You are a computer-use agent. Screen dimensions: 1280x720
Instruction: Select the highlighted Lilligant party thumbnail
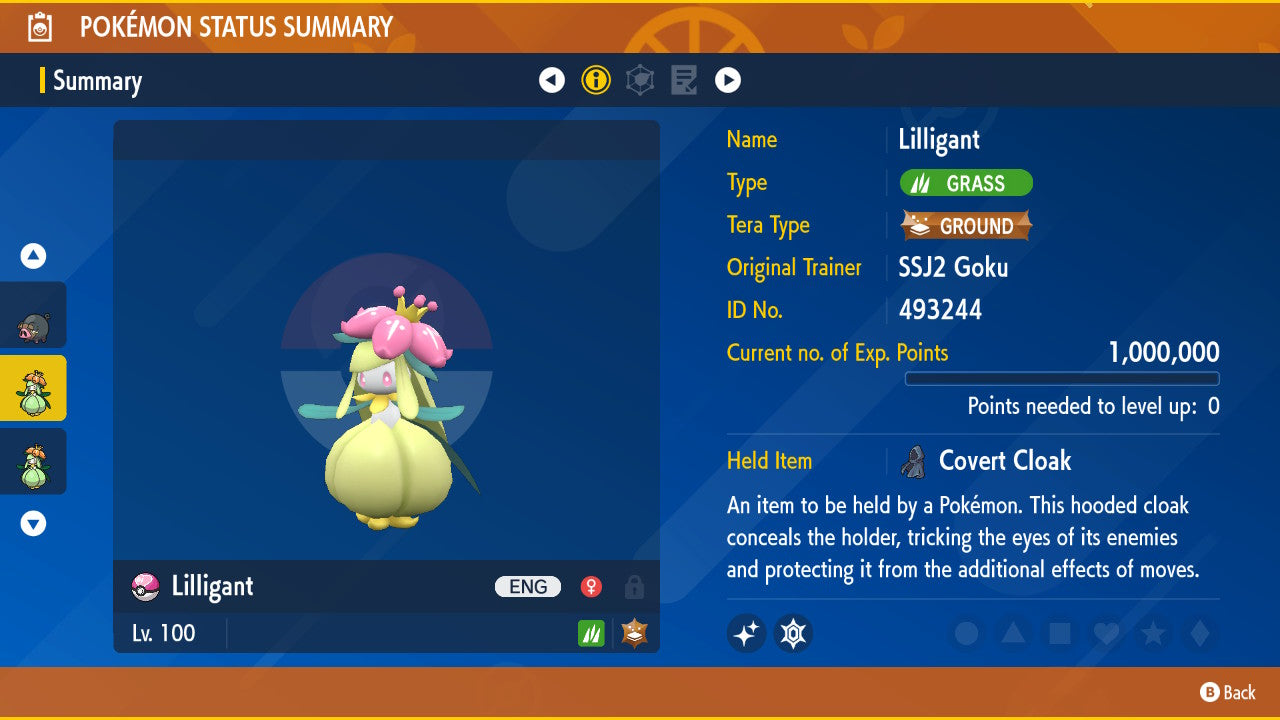(33, 388)
